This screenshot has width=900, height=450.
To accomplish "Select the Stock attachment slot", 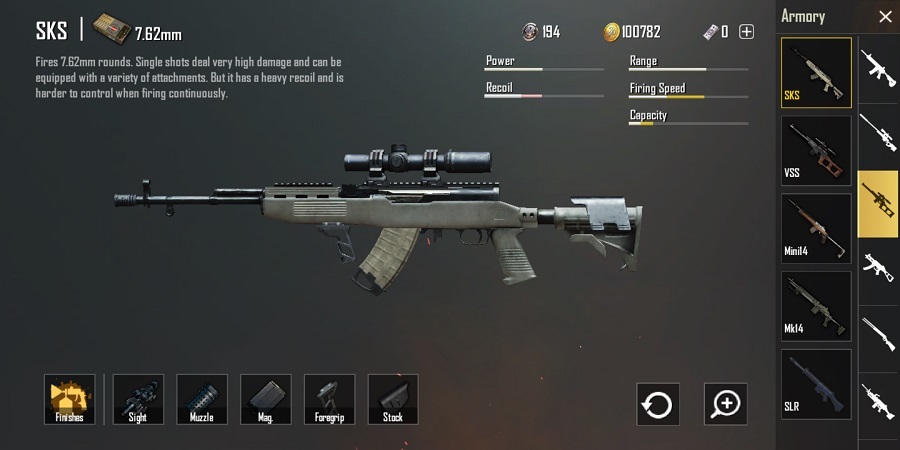I will 393,399.
